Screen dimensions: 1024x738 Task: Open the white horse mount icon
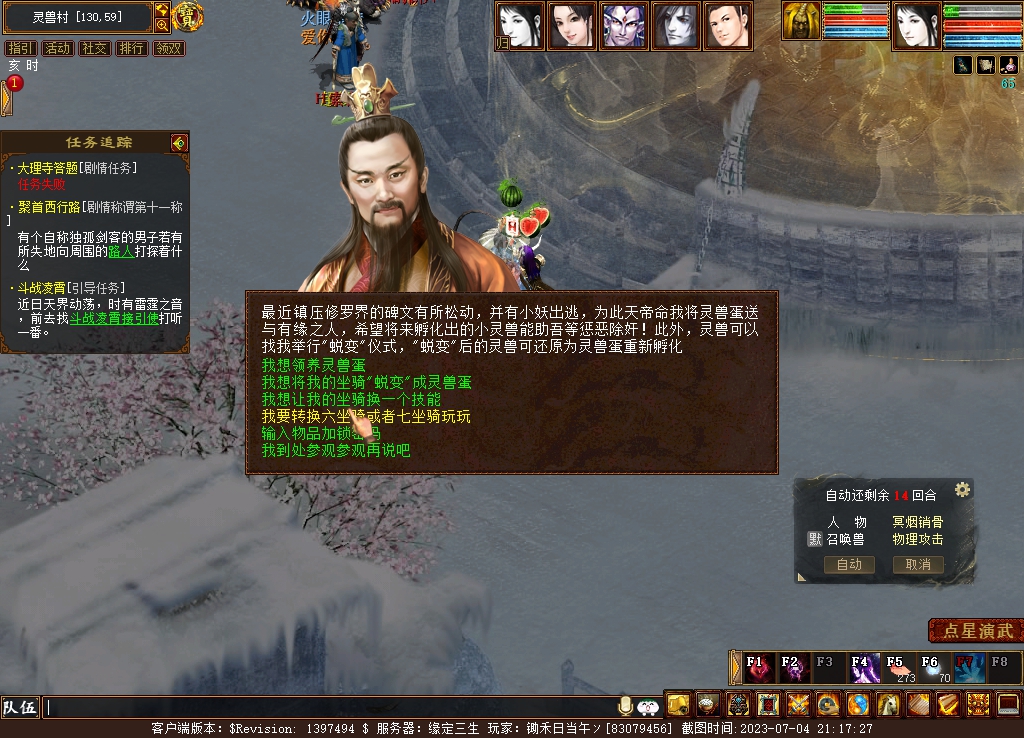[x=888, y=705]
